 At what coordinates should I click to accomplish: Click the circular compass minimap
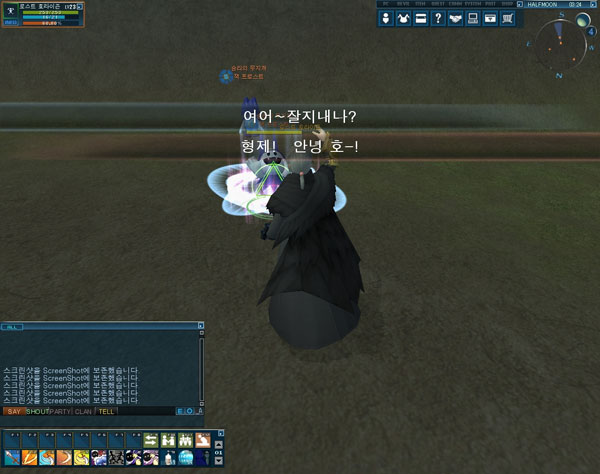point(559,46)
